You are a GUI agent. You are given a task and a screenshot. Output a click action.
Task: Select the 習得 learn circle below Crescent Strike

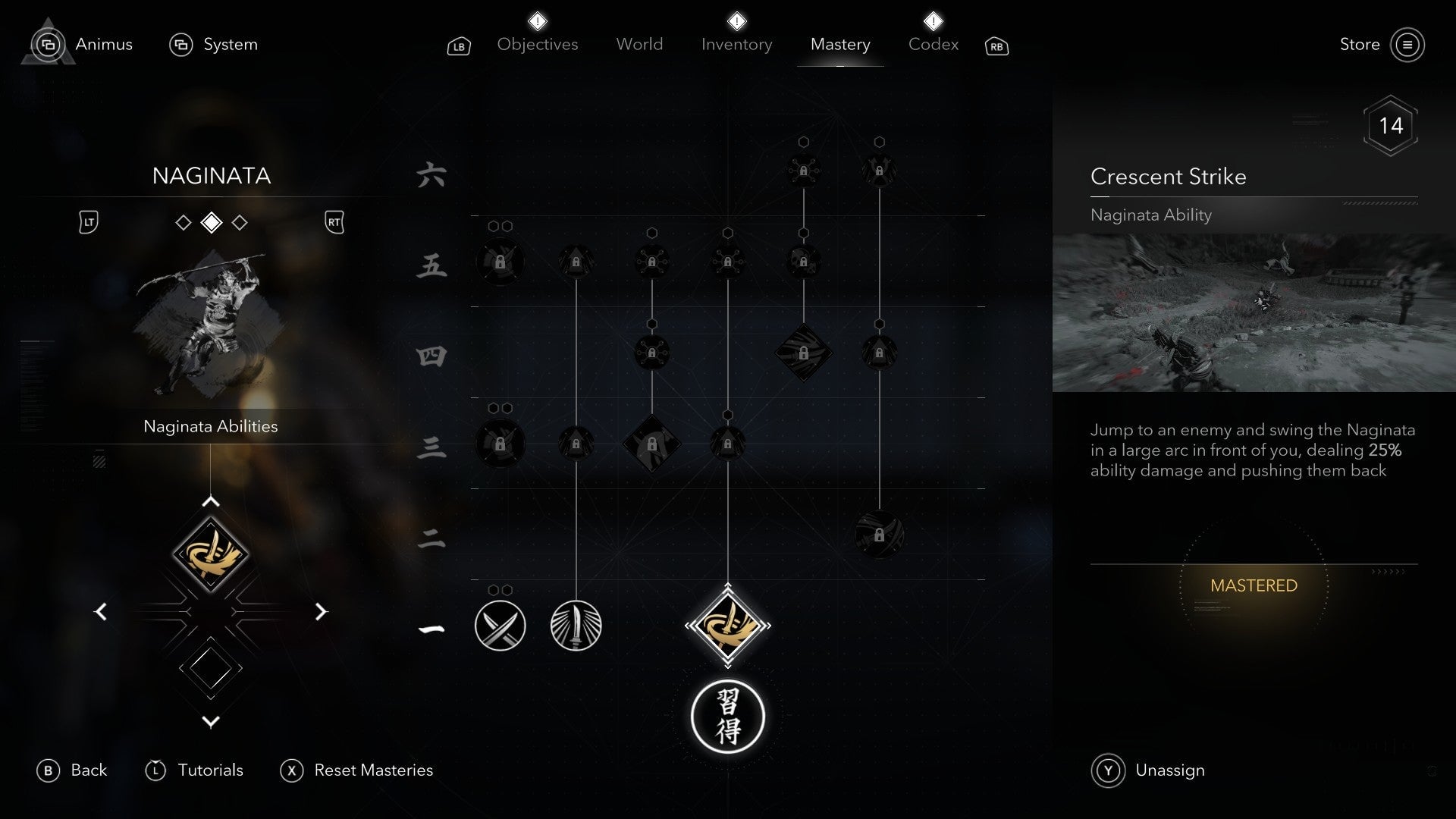pyautogui.click(x=728, y=715)
